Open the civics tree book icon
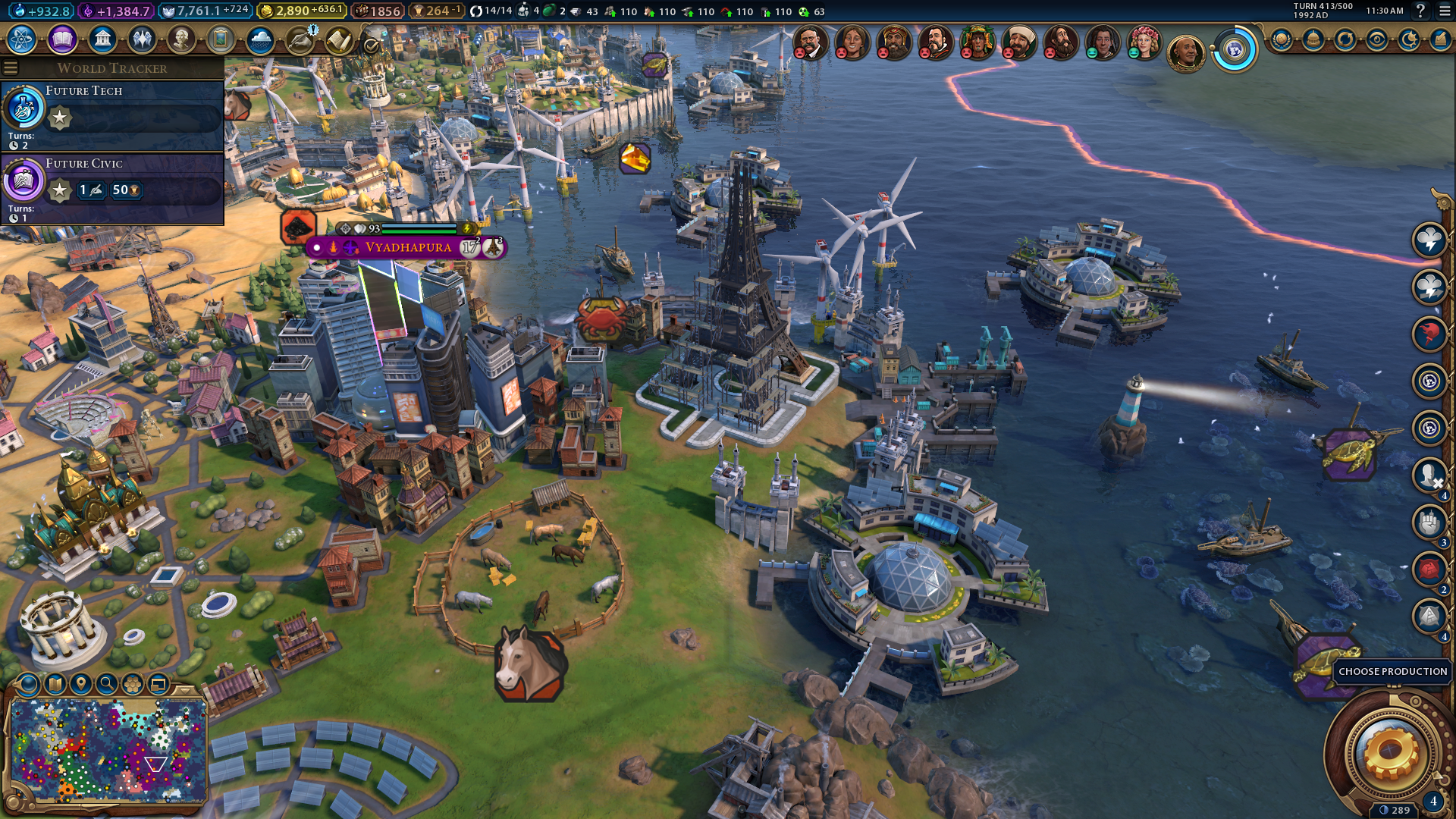This screenshot has height=819, width=1456. [x=62, y=39]
